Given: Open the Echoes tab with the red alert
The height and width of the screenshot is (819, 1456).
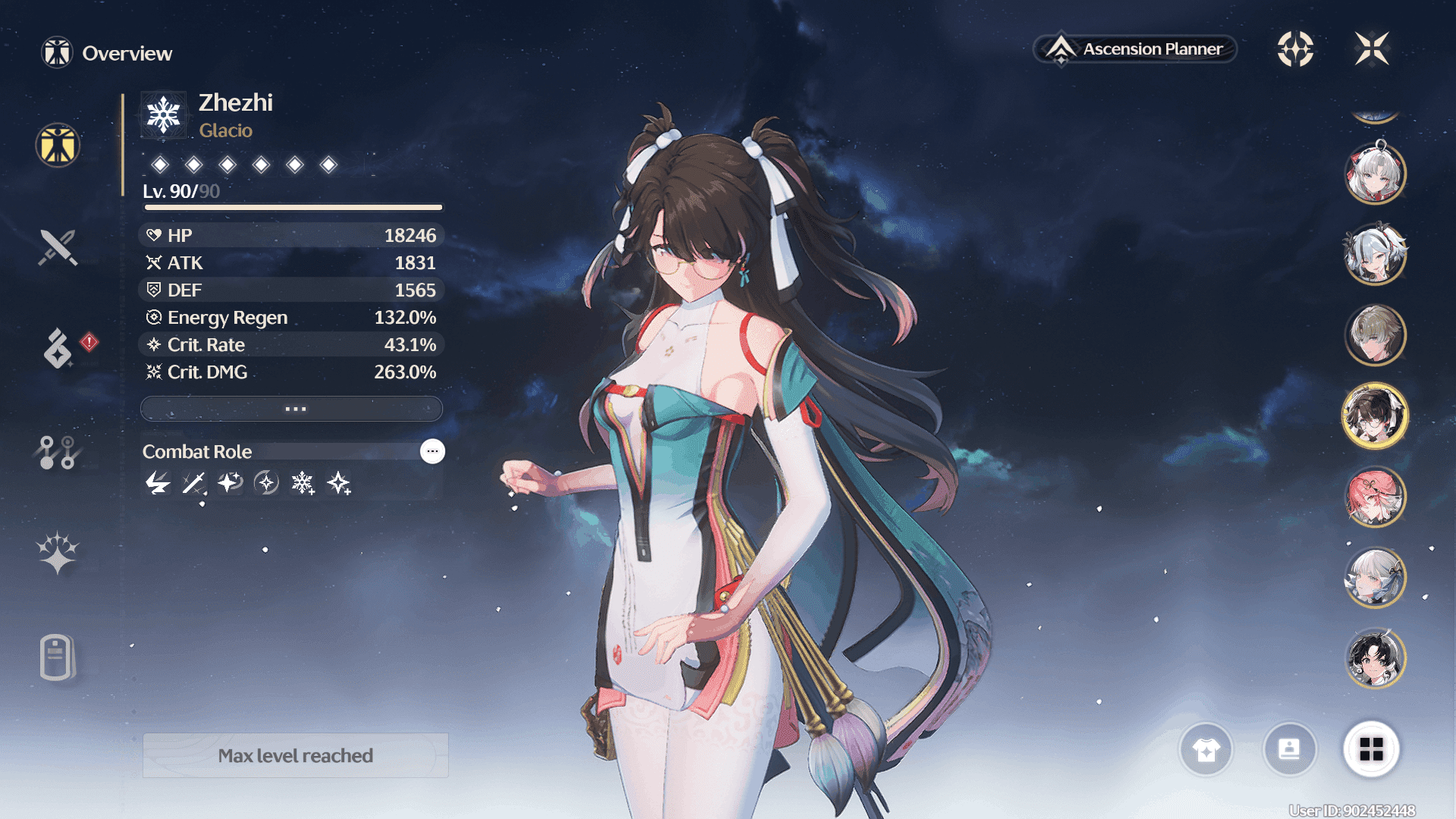Looking at the screenshot, I should pos(59,349).
